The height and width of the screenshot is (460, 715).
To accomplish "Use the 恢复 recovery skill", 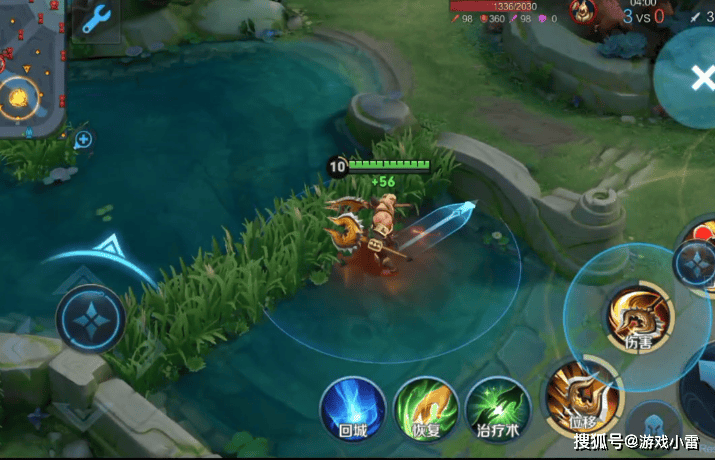I will click(425, 409).
